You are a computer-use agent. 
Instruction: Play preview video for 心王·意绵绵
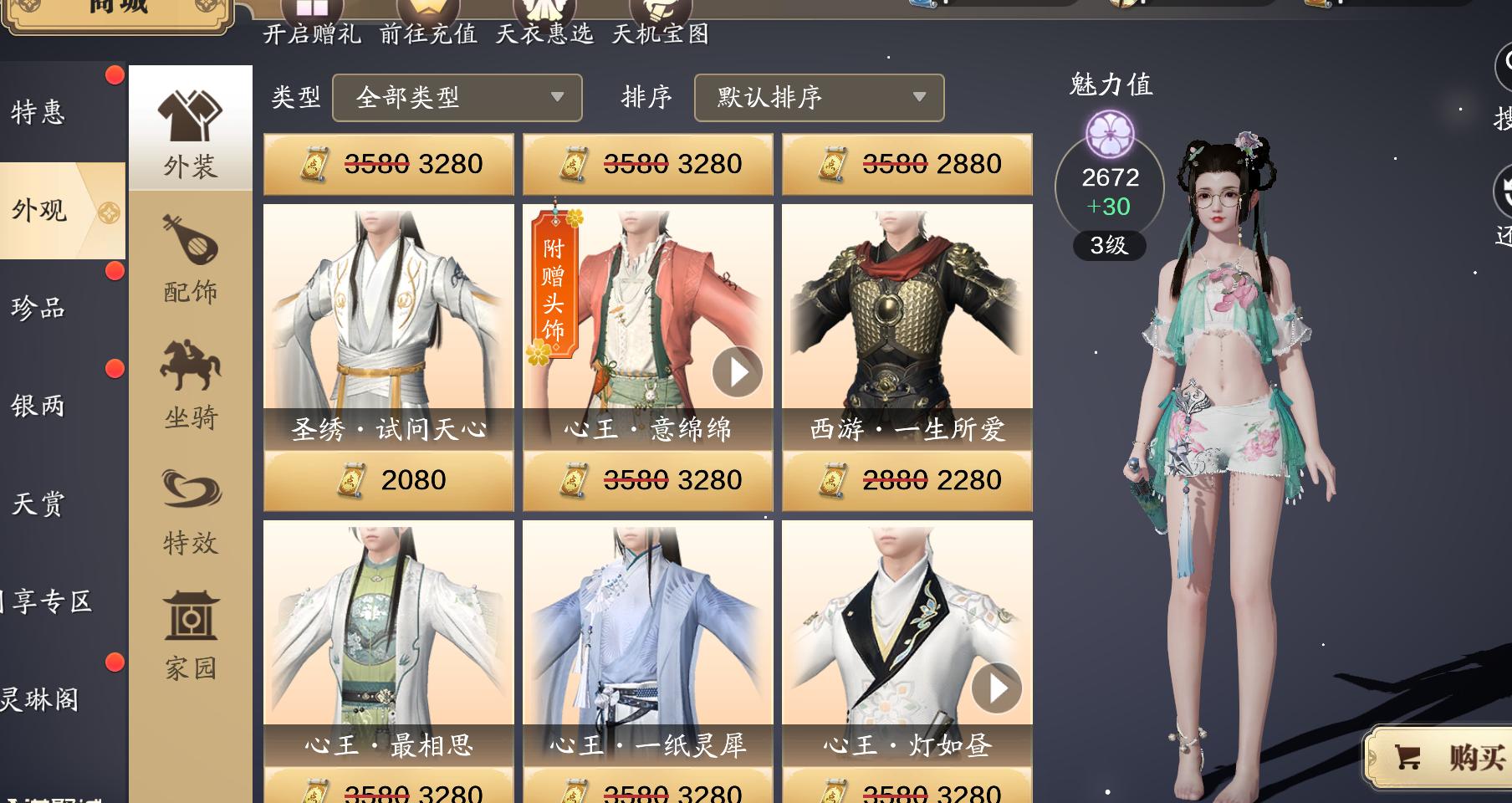point(738,372)
